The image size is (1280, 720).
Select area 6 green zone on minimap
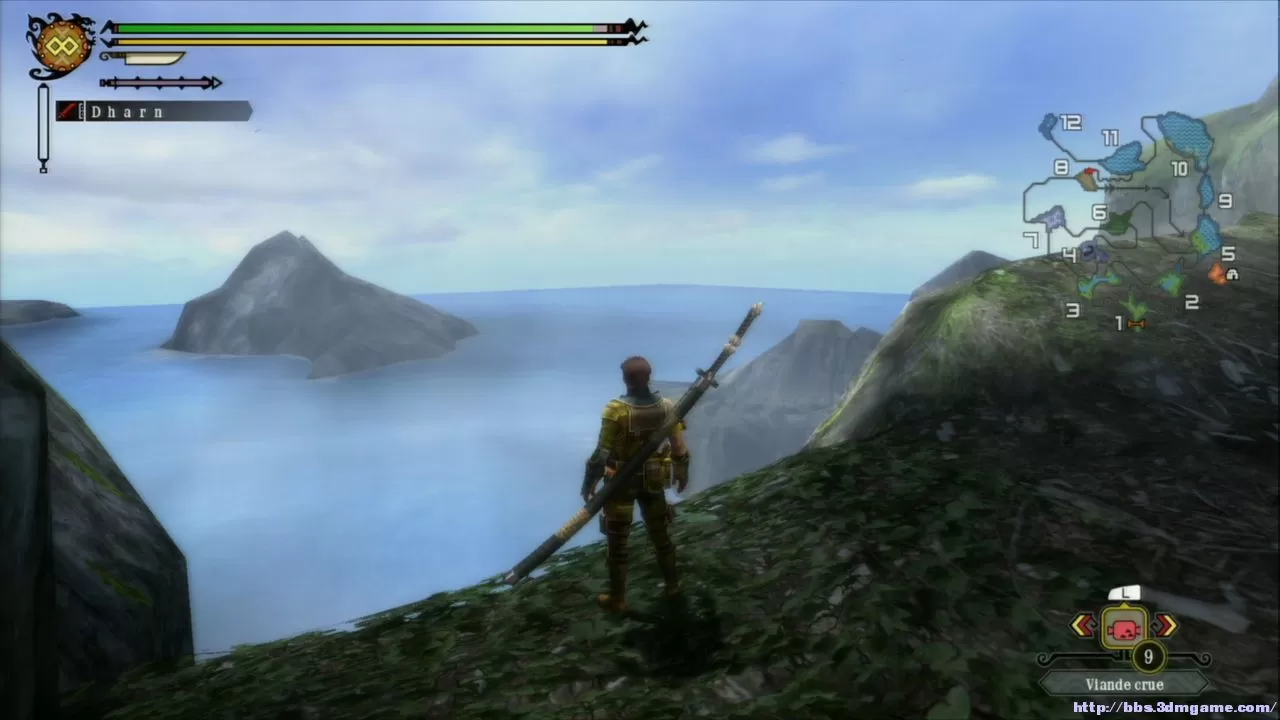(x=1118, y=222)
